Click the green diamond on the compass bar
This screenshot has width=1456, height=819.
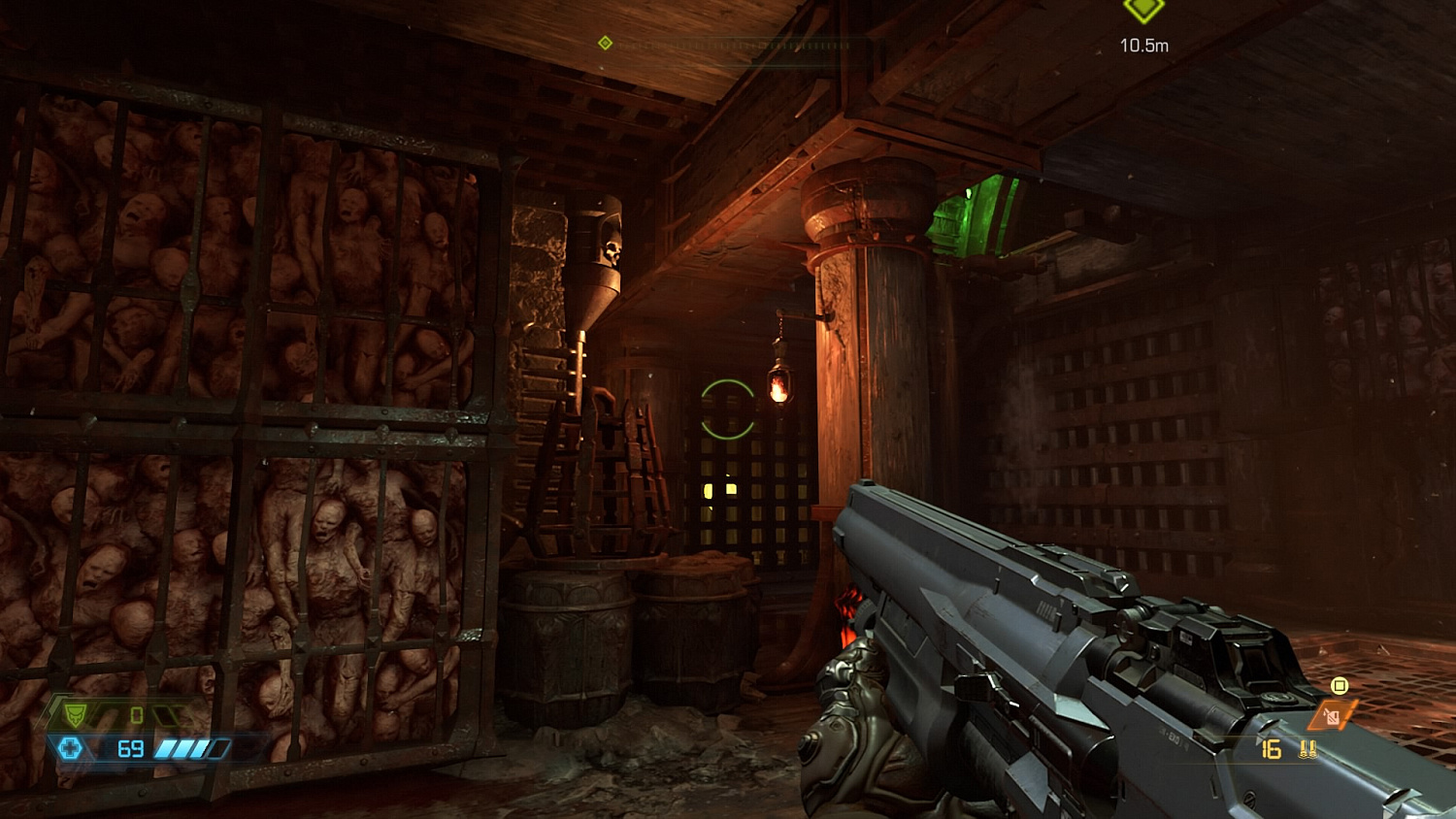[607, 43]
